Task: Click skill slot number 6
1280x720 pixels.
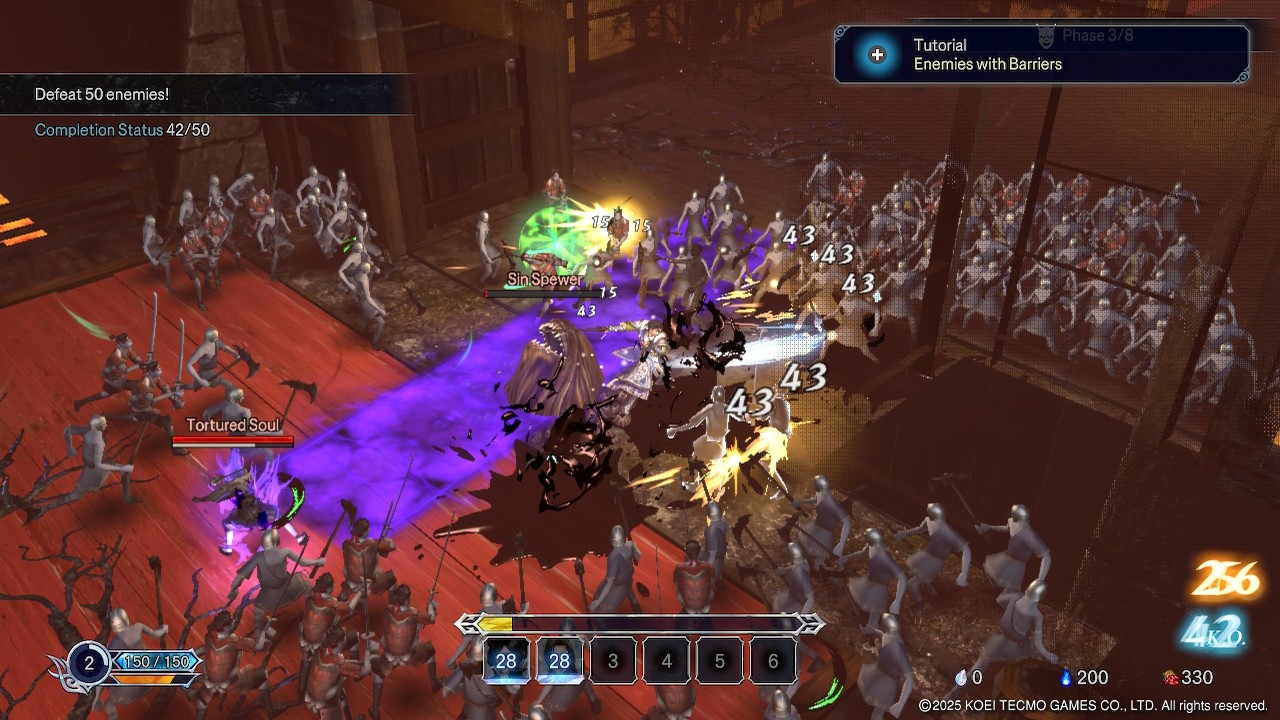Action: 773,661
